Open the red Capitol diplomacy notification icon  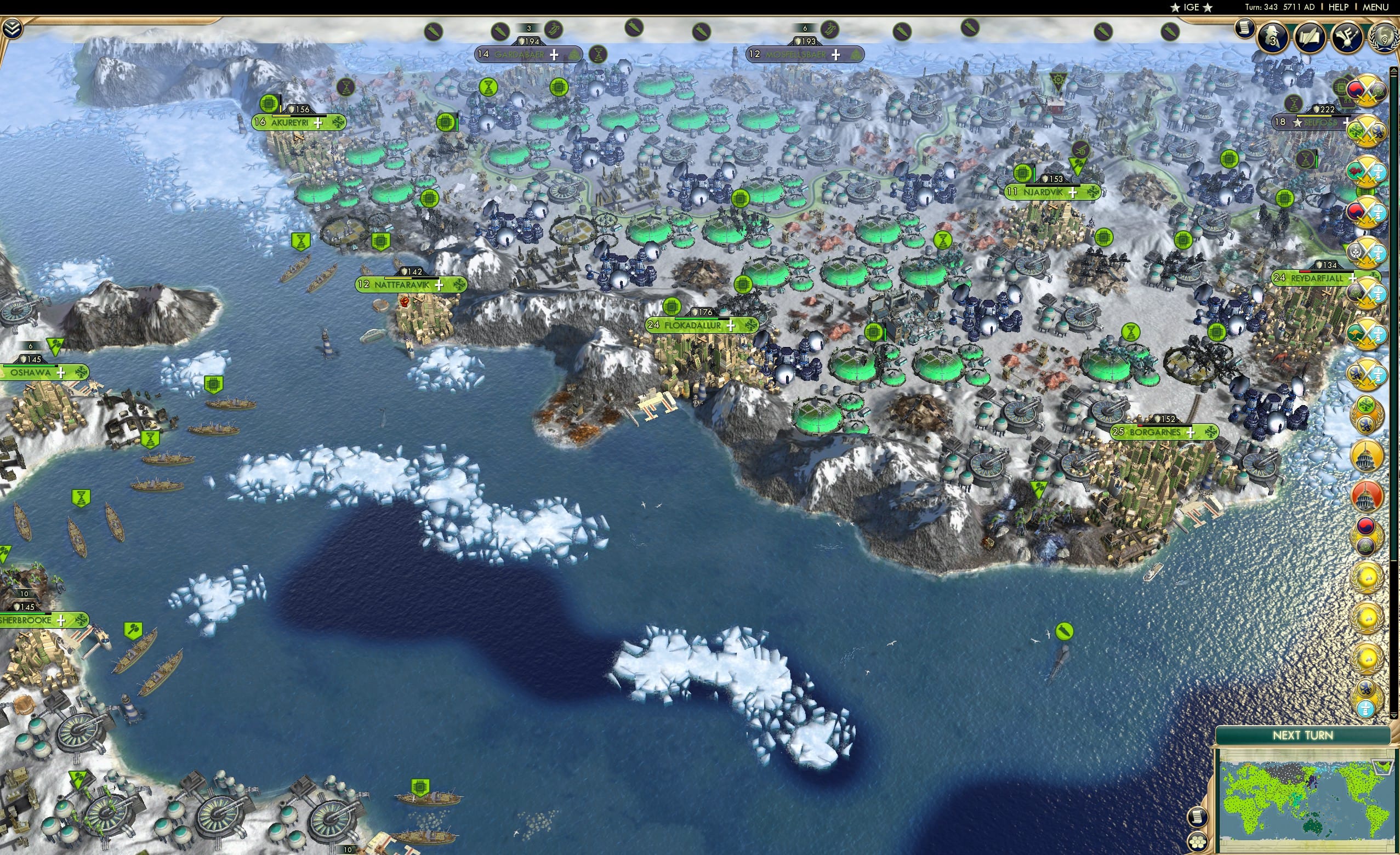click(x=1365, y=496)
